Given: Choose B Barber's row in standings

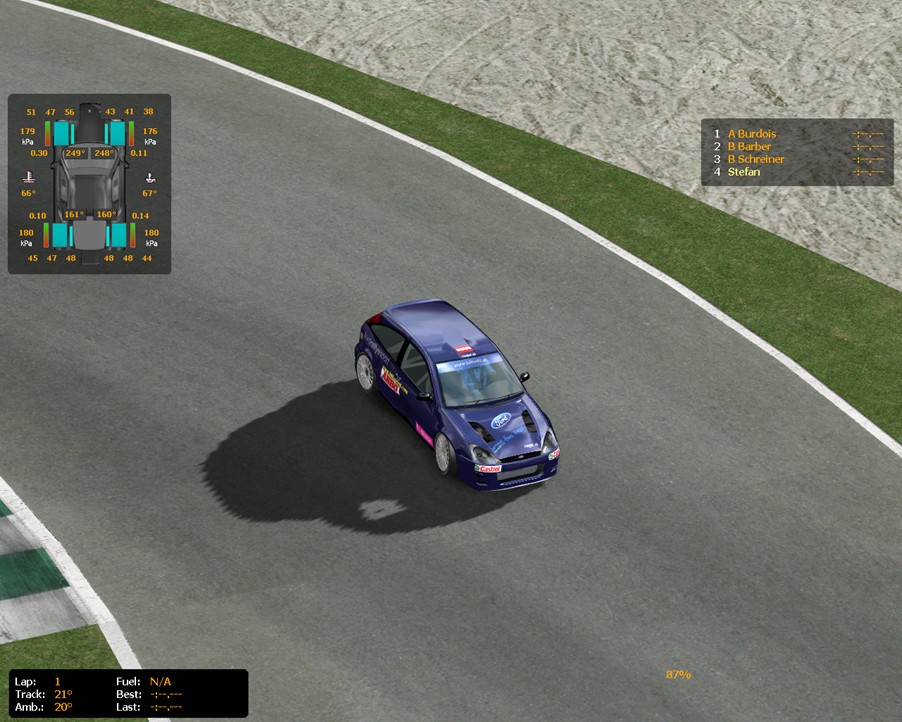Looking at the screenshot, I should click(x=751, y=146).
